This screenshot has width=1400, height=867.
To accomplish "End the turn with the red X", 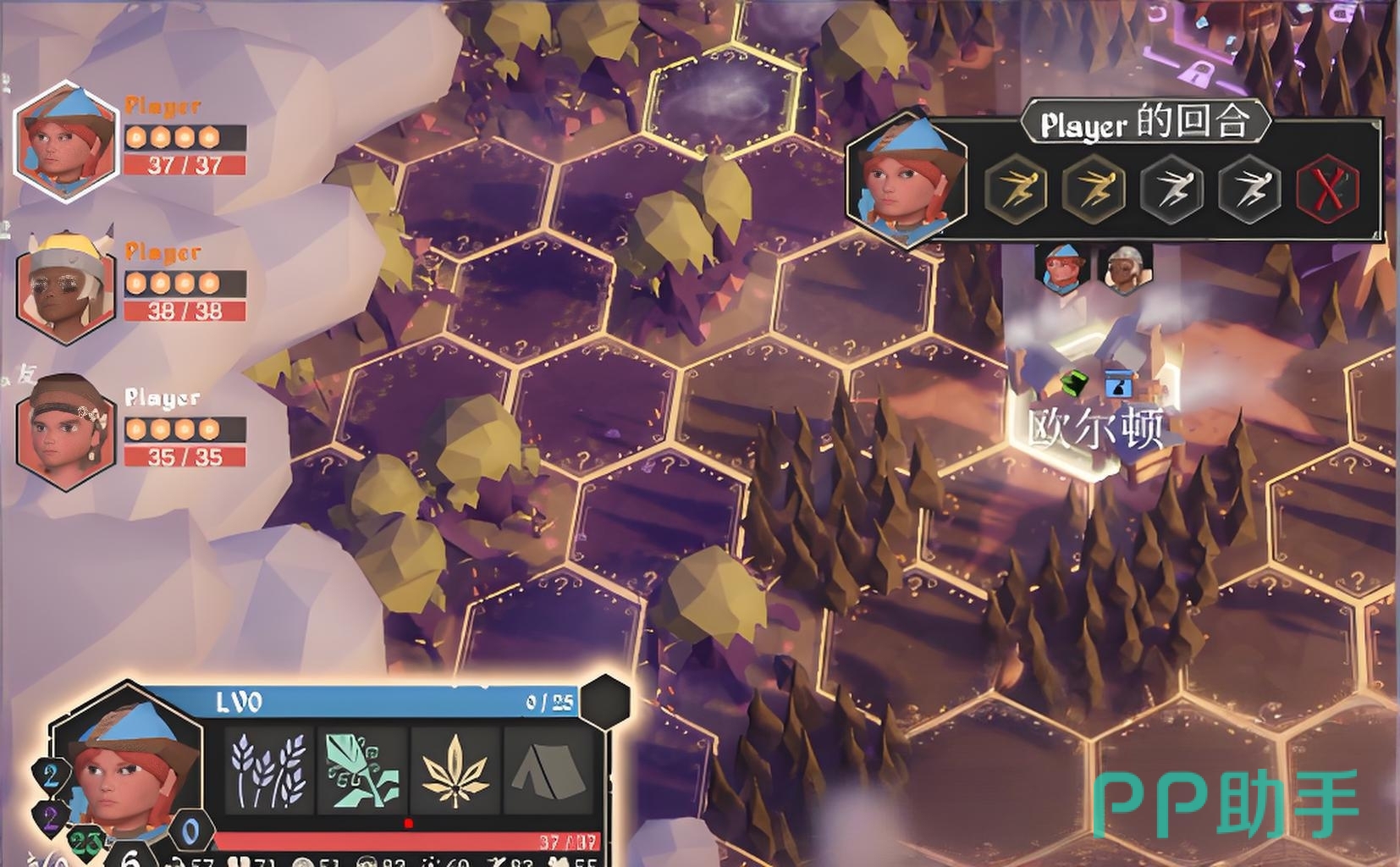I will 1327,188.
